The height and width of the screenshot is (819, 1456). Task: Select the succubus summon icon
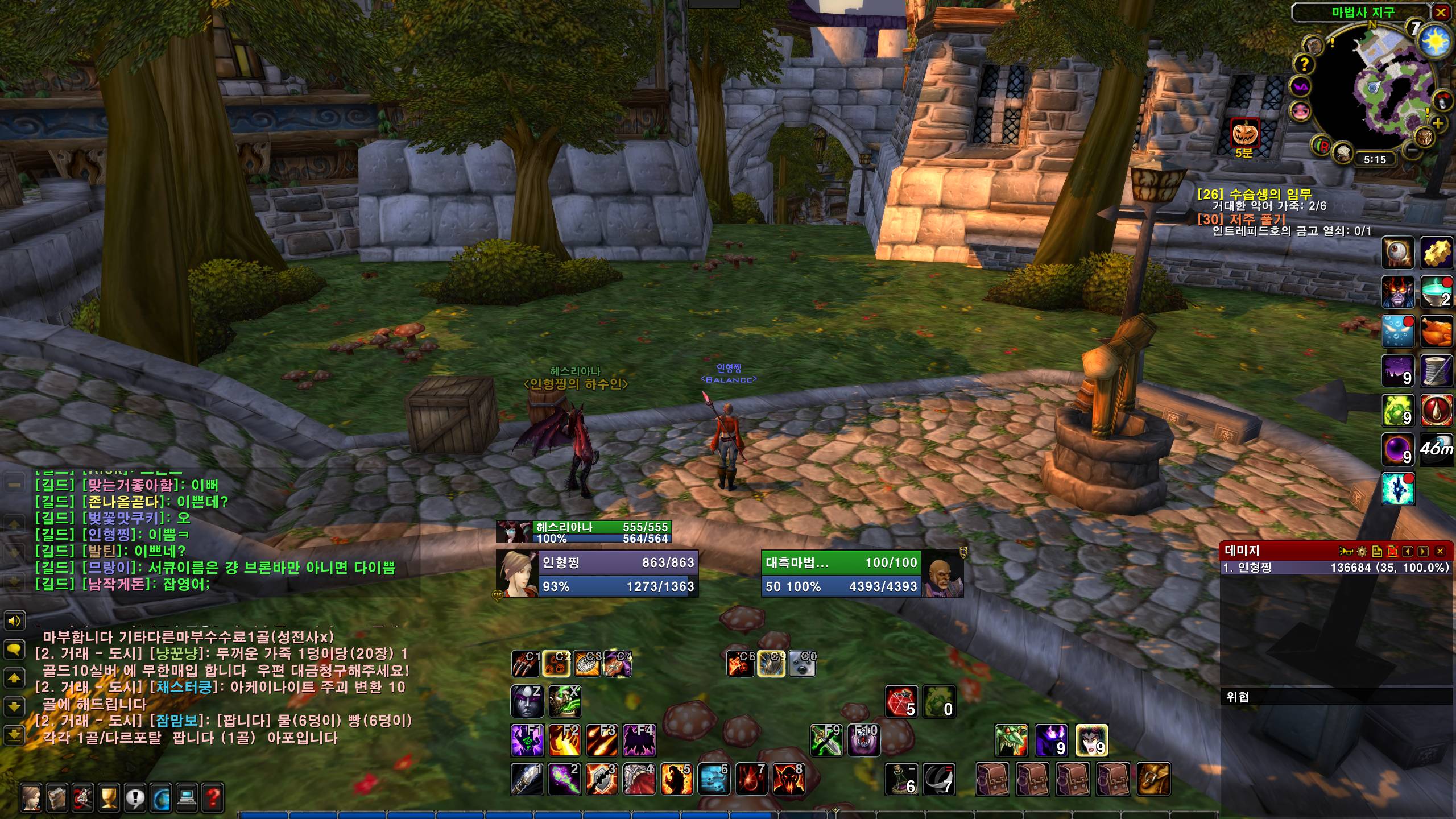(1091, 741)
